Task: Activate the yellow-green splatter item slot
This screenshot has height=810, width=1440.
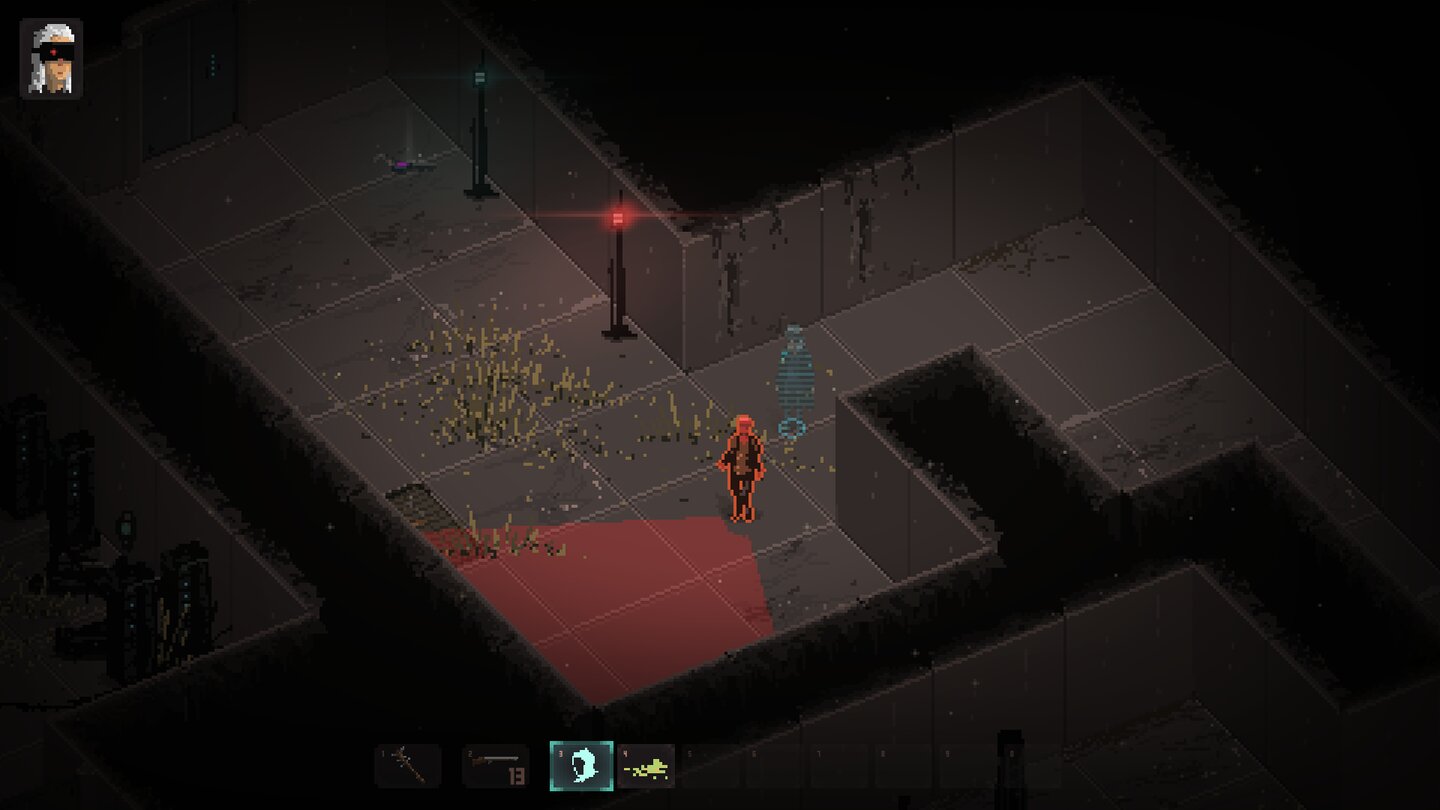Action: coord(646,767)
